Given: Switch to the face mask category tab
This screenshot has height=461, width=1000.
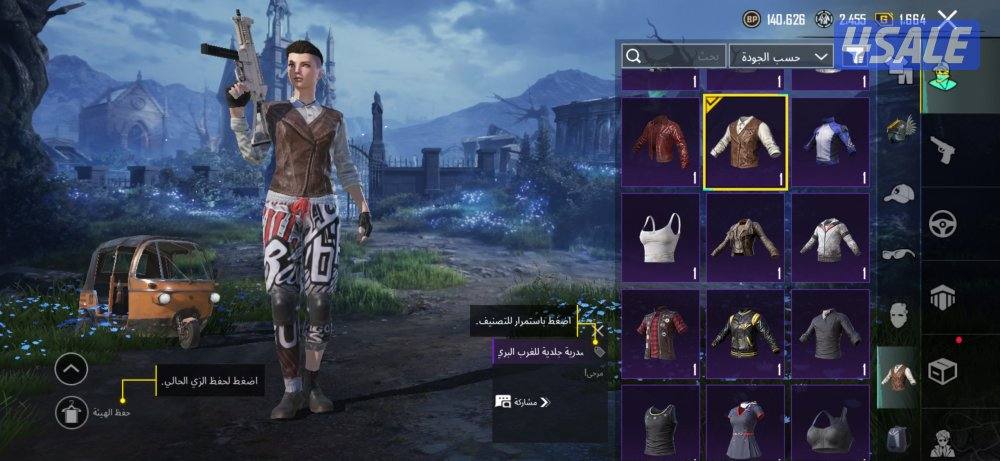Looking at the screenshot, I should coord(899,316).
